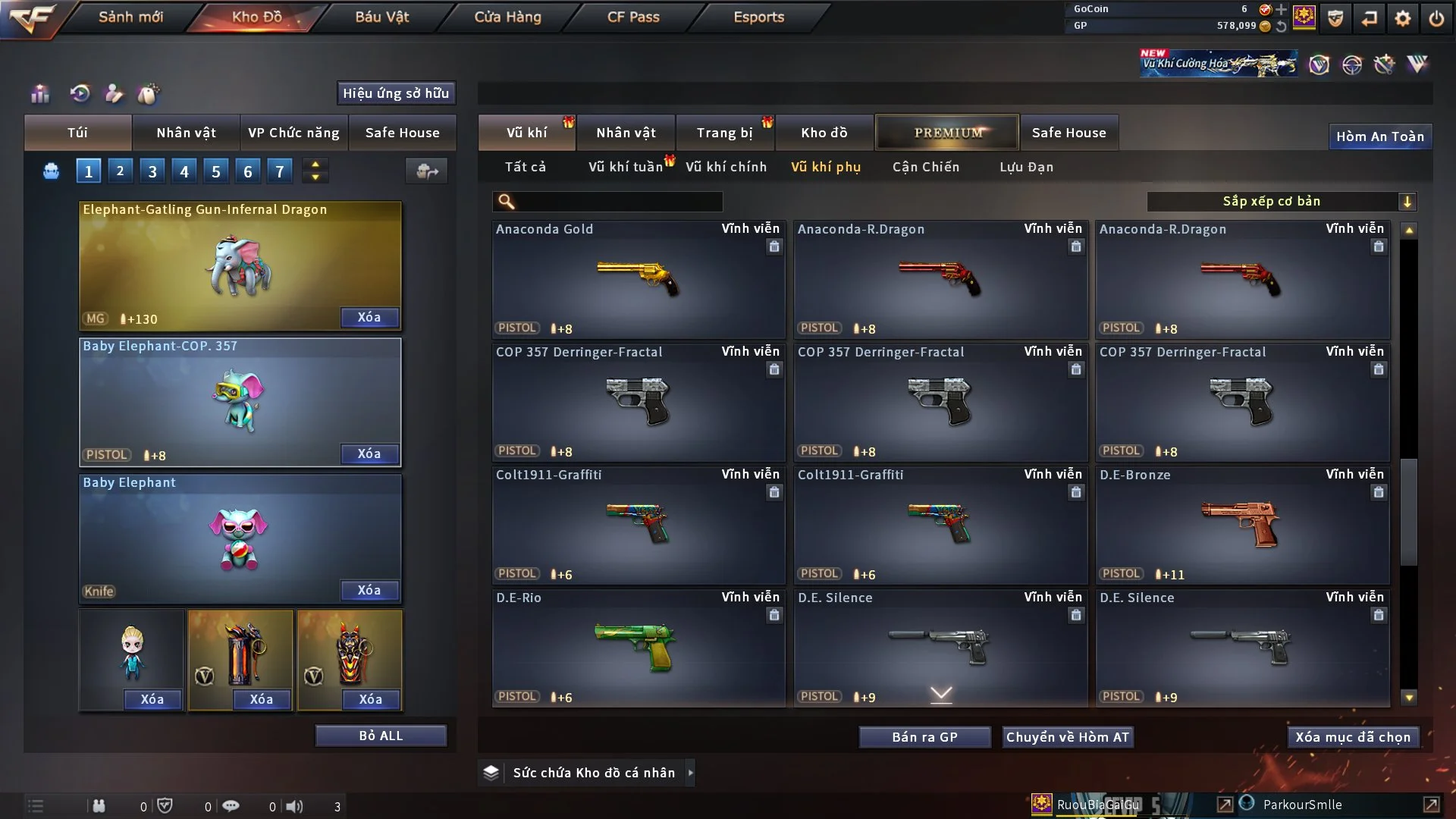The height and width of the screenshot is (819, 1456).
Task: Select the Anaconda Gold pistol
Action: point(638,279)
